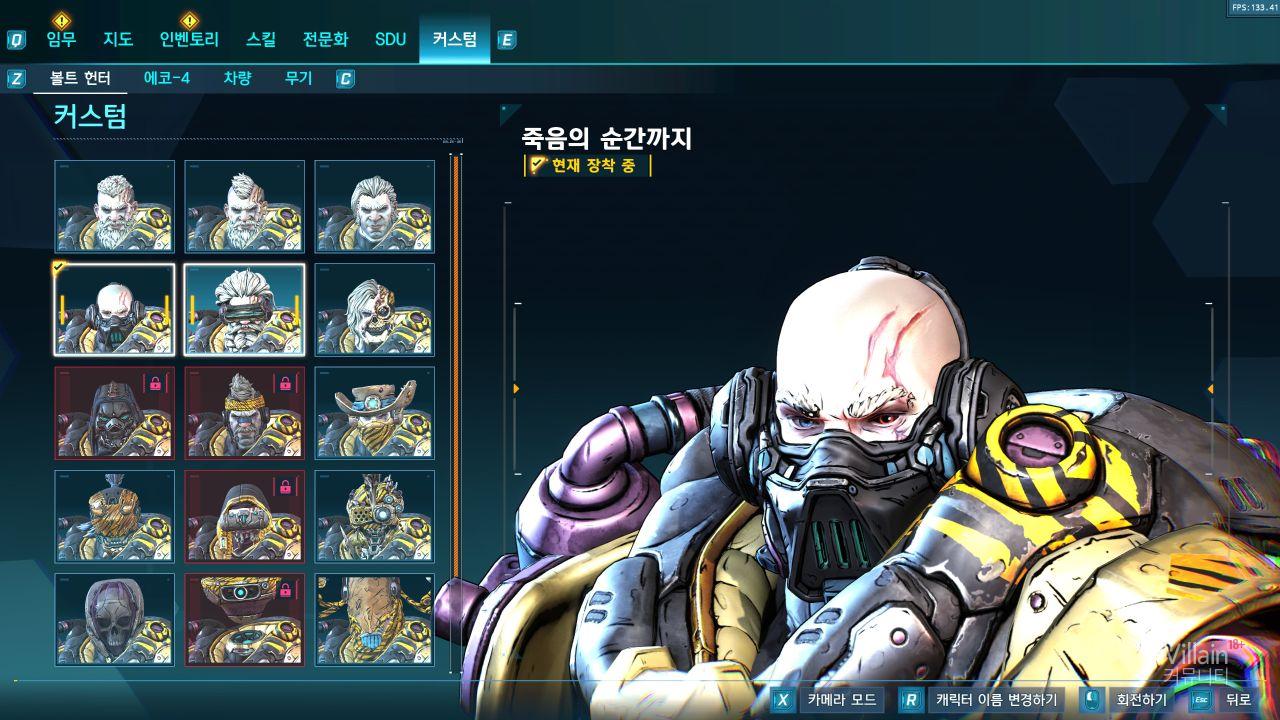Select the 에코-4 customization sub-tab
The image size is (1280, 720).
pos(167,78)
